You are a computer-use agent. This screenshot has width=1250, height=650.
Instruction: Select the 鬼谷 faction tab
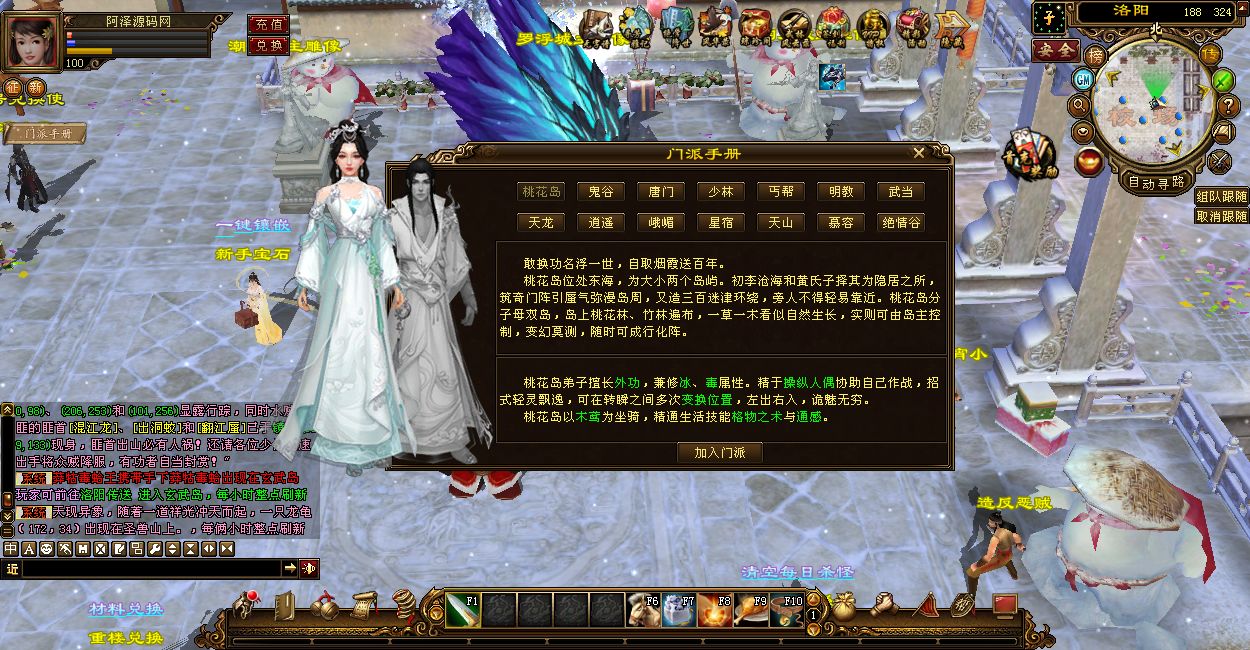pos(601,192)
